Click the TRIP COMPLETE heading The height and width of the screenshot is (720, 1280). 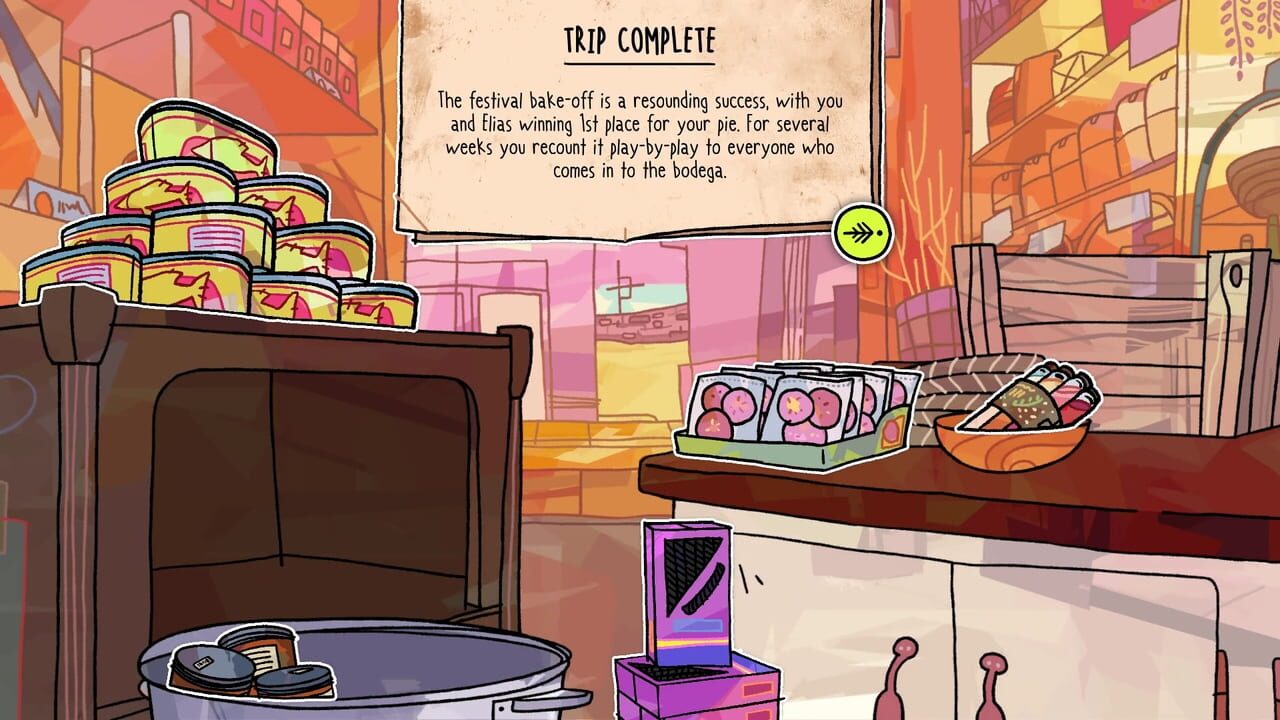tap(639, 40)
